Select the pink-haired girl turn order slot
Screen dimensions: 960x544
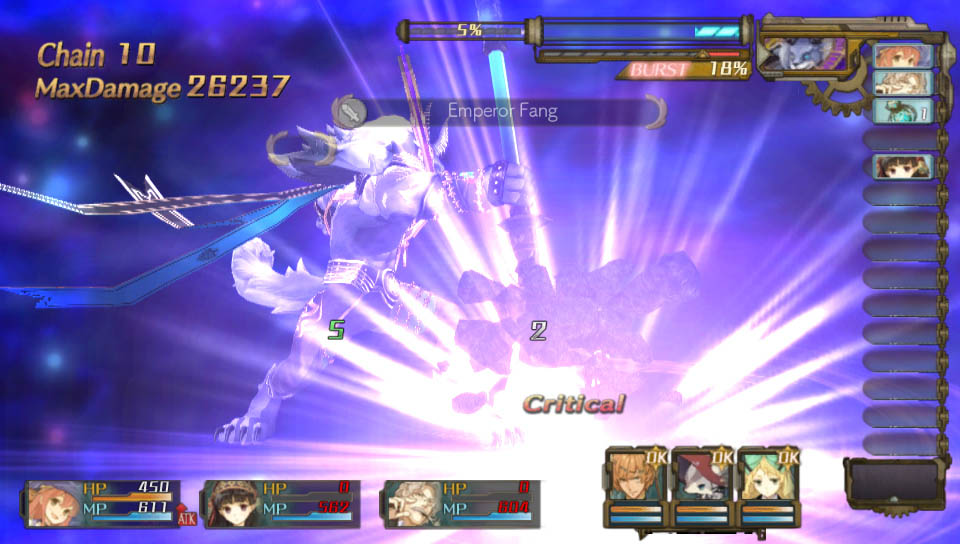click(902, 56)
